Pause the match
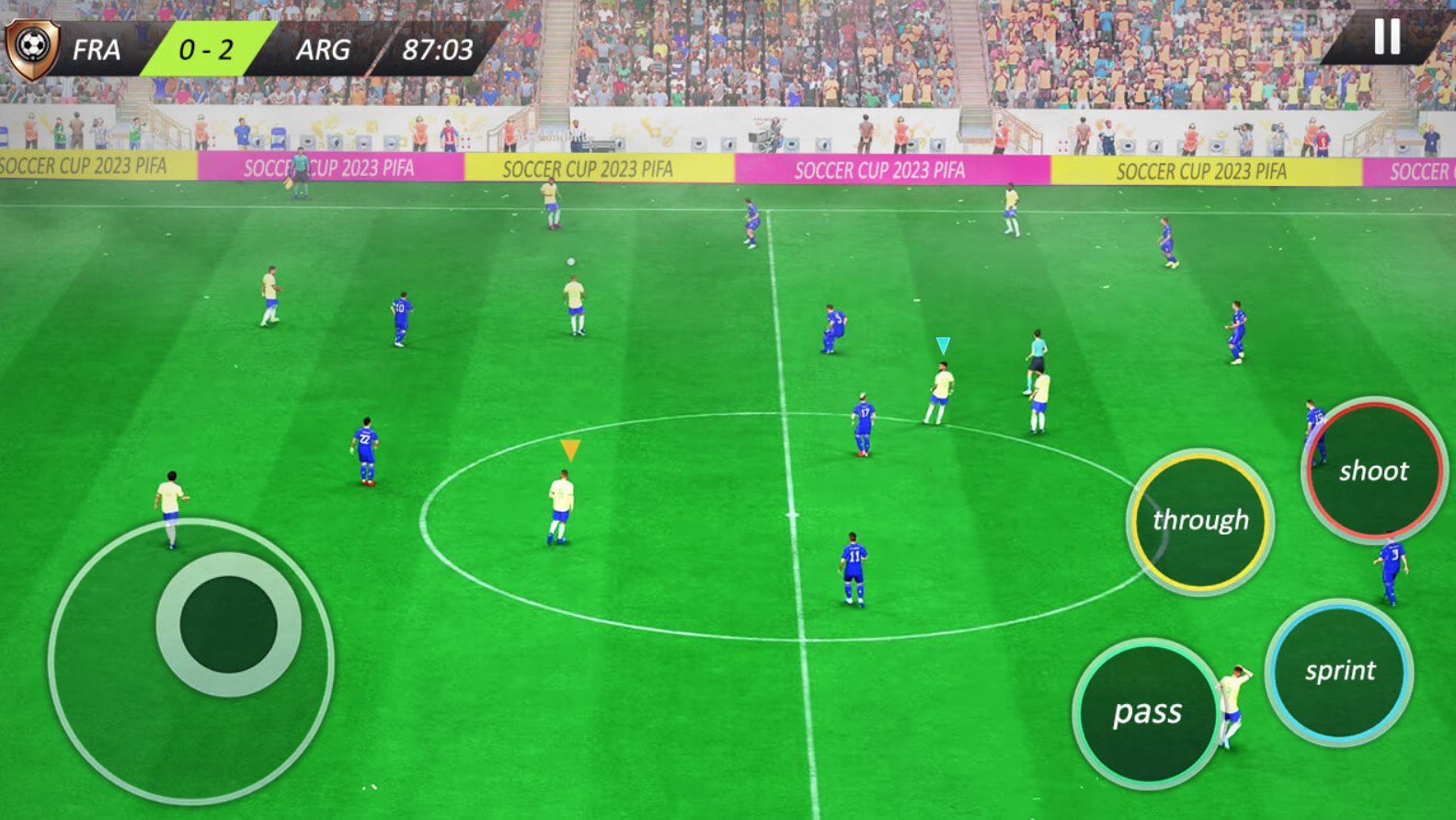 pos(1387,37)
